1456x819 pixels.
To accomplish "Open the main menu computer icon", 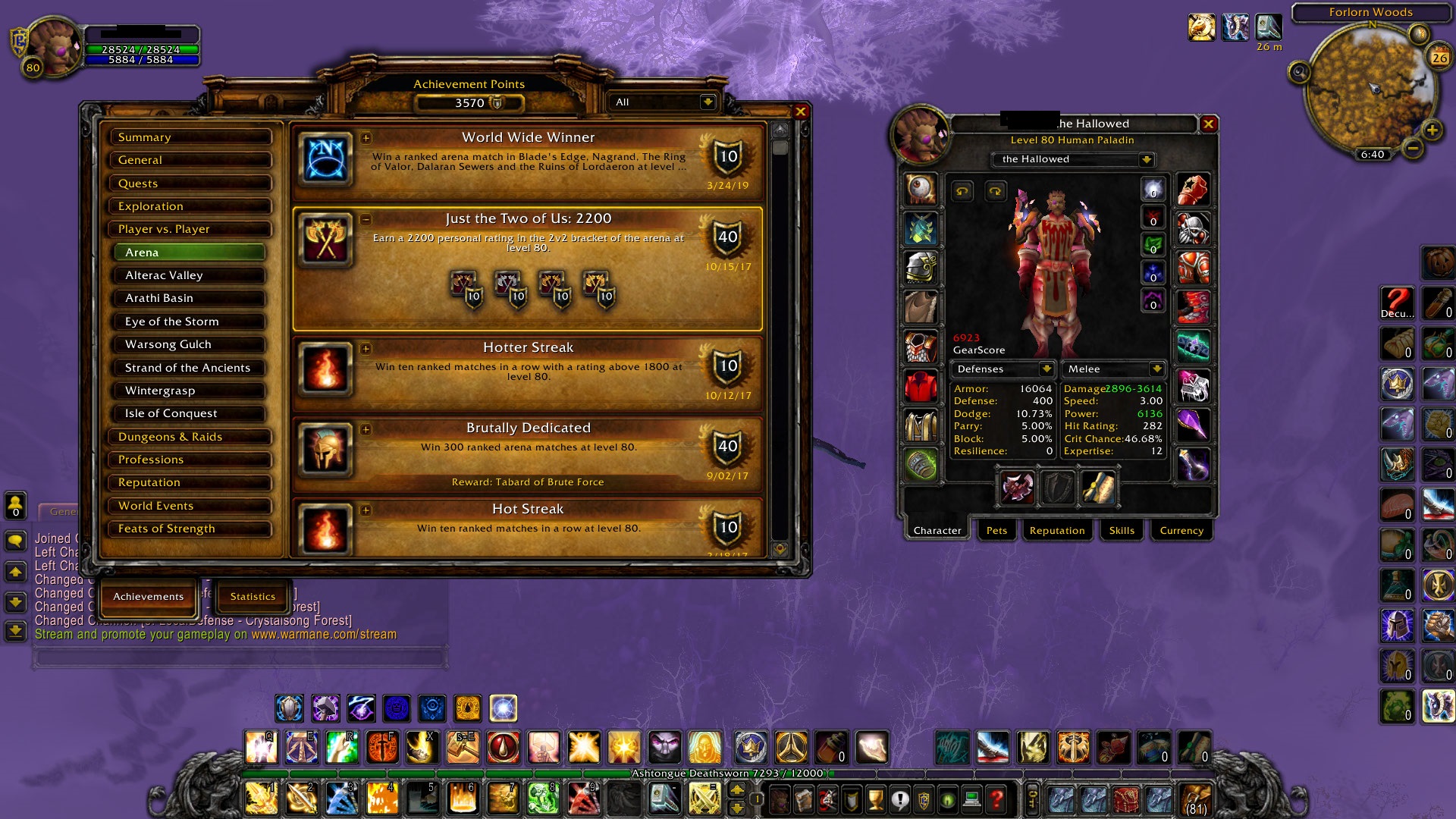I will click(x=973, y=800).
